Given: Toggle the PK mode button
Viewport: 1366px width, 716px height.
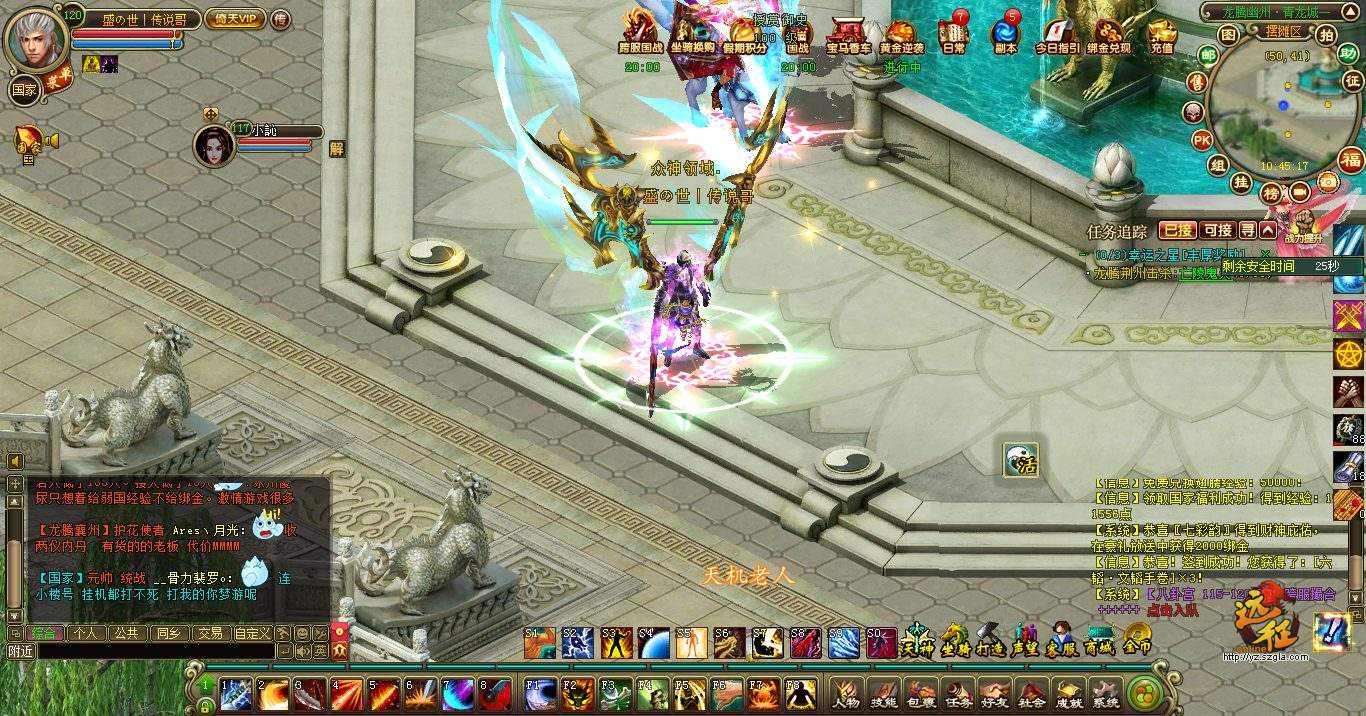Looking at the screenshot, I should (x=1201, y=139).
